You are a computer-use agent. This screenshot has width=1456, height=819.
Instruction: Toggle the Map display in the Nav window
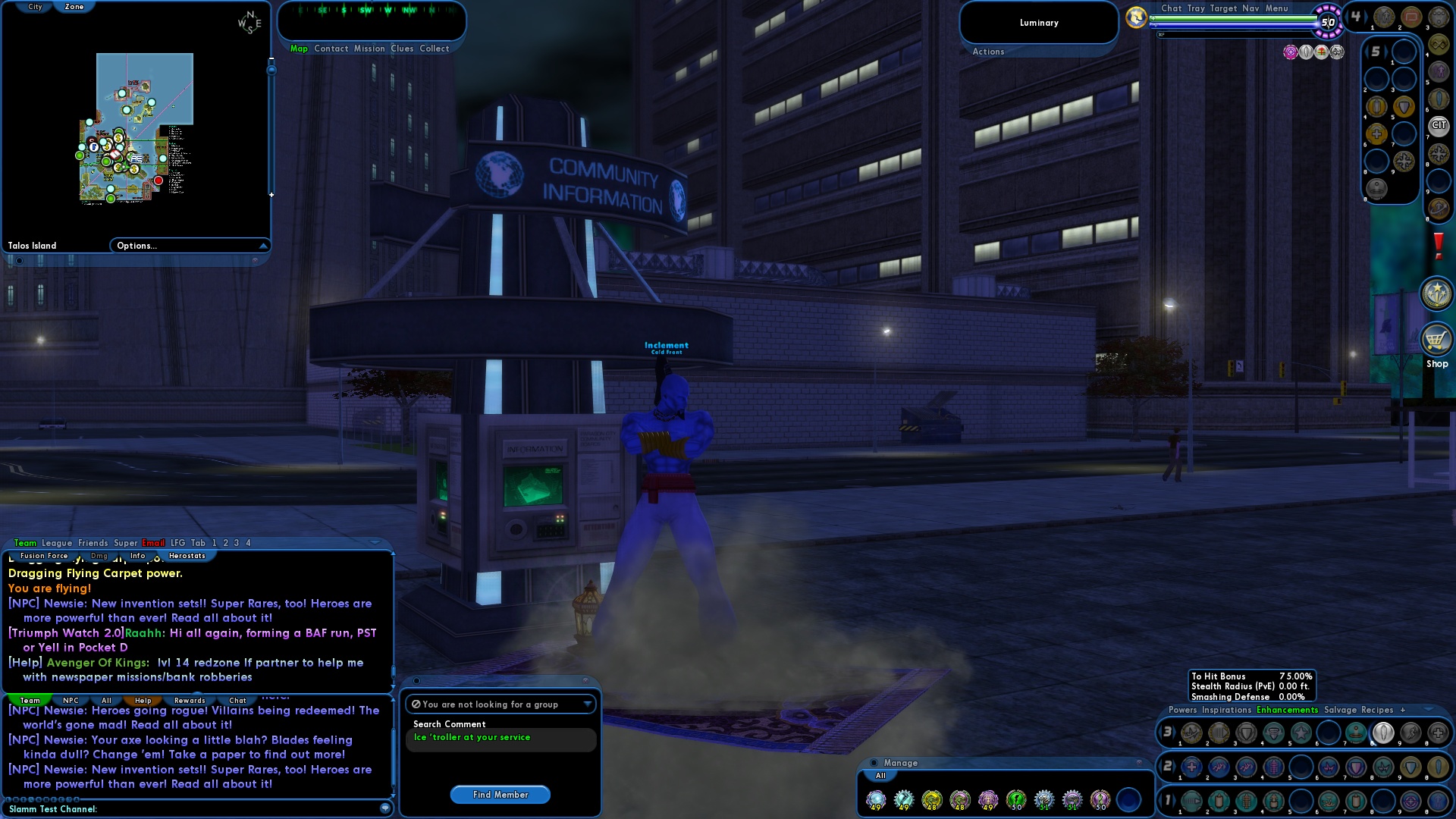298,49
